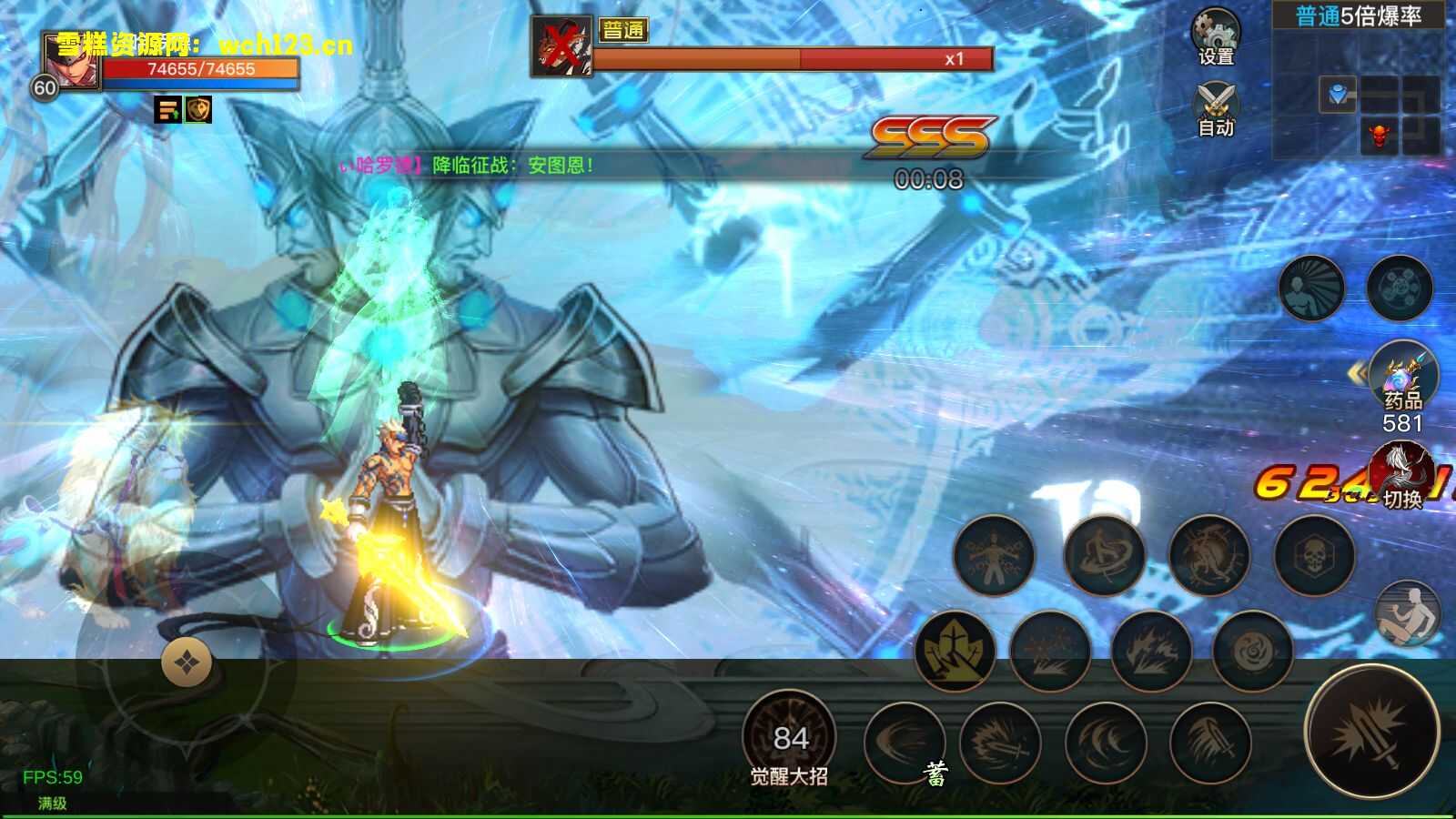The image size is (1456, 819).
Task: Use the radiating figure buff skill
Action: point(1311,288)
